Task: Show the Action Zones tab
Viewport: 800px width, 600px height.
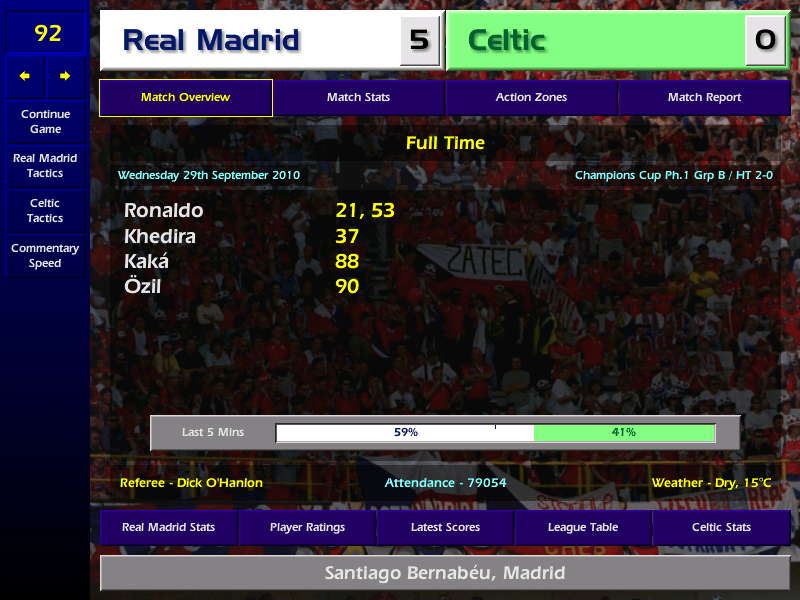Action: [x=531, y=98]
